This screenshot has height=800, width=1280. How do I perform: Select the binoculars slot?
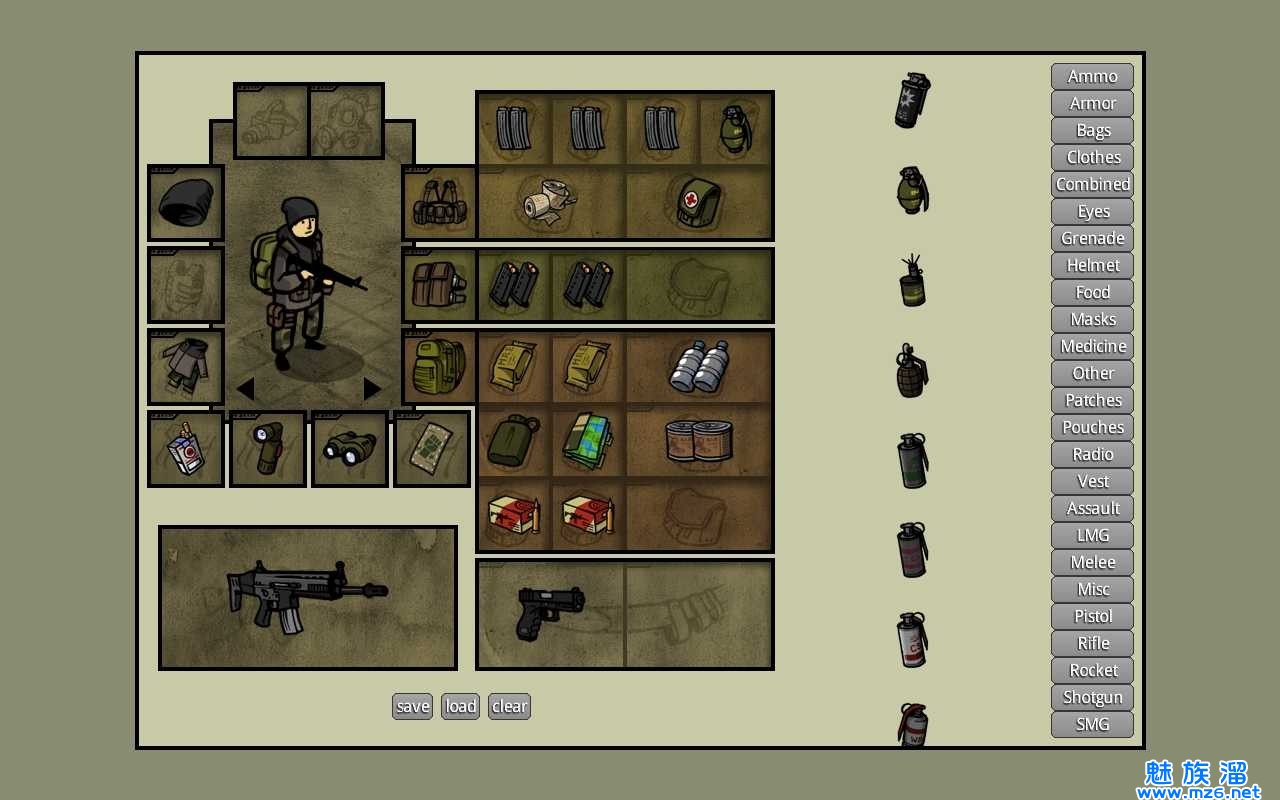coord(350,449)
